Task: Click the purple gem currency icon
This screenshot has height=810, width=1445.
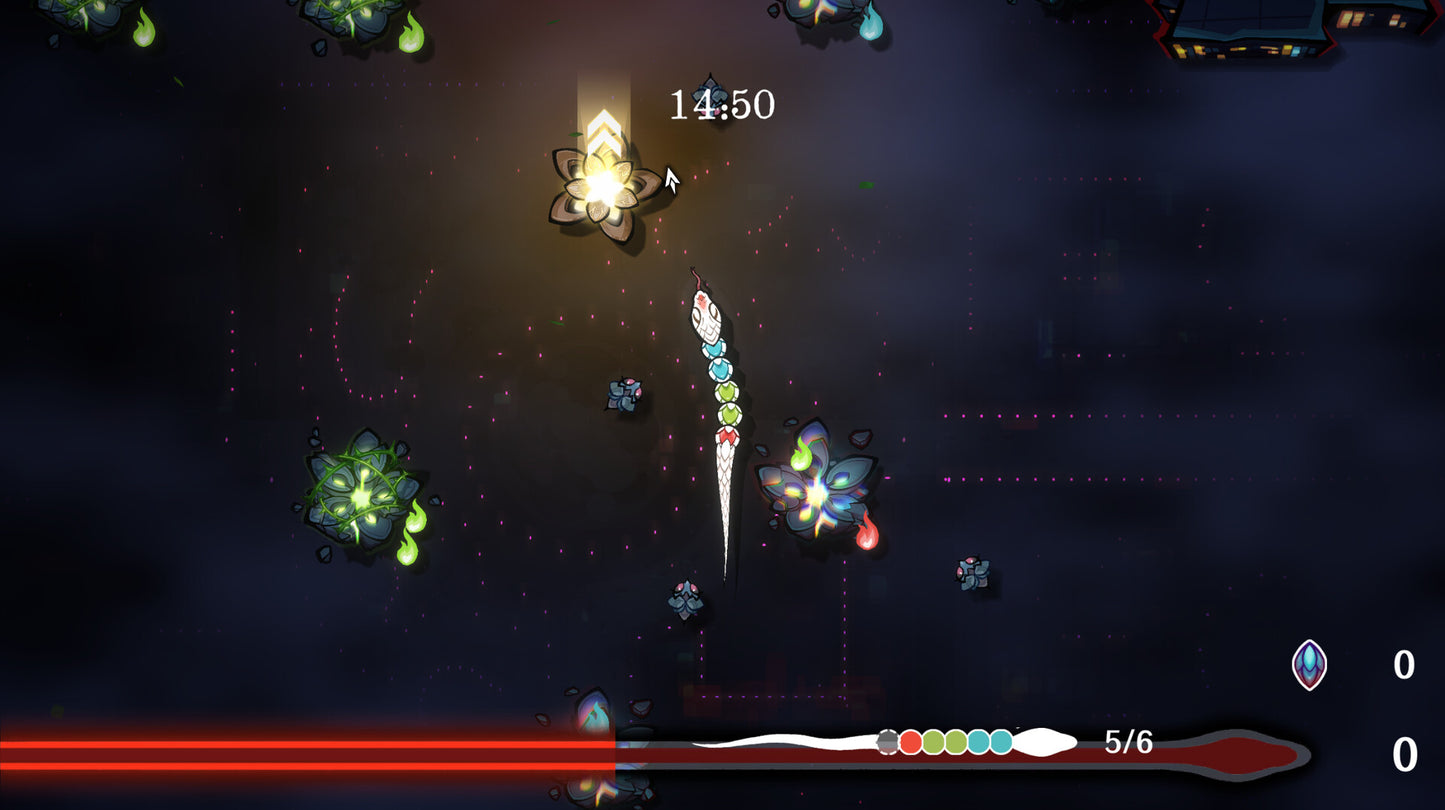Action: (1309, 665)
